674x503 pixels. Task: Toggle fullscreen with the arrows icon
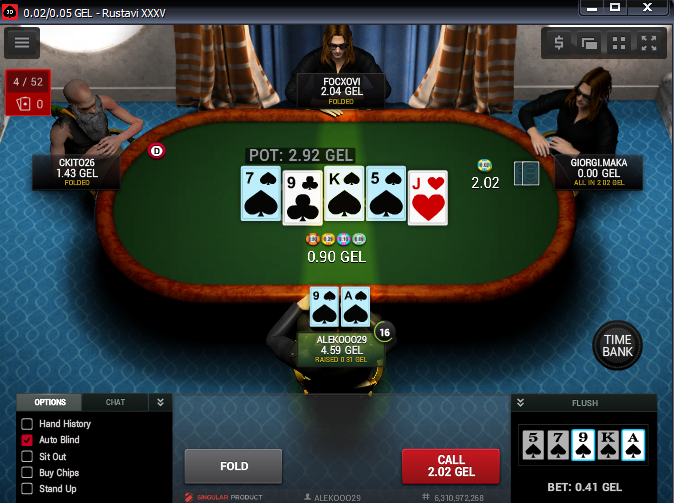(649, 43)
